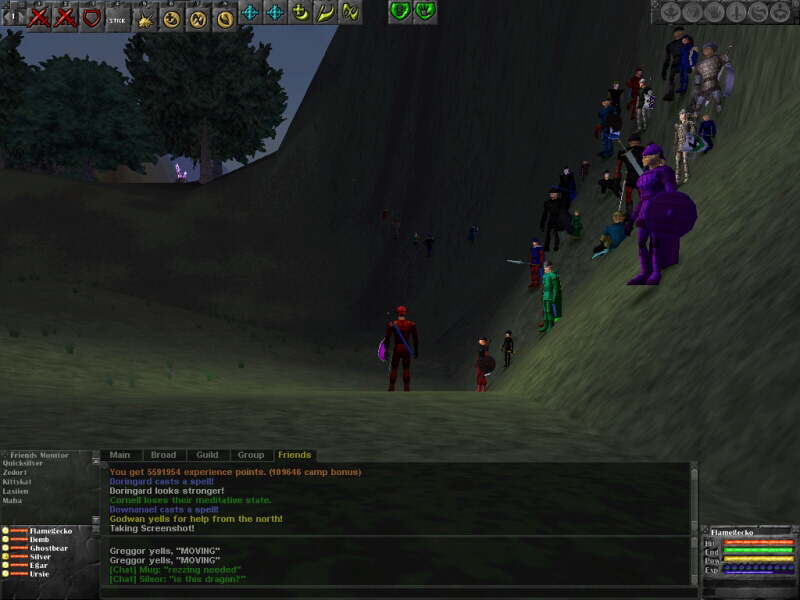
Task: Use the yellow burst hotbar ability
Action: (144, 14)
